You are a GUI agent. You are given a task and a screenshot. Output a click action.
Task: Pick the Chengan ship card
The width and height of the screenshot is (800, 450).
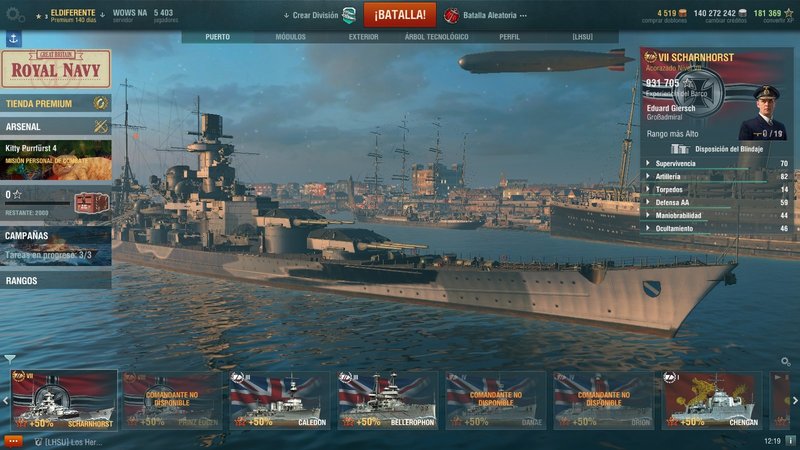(x=711, y=400)
